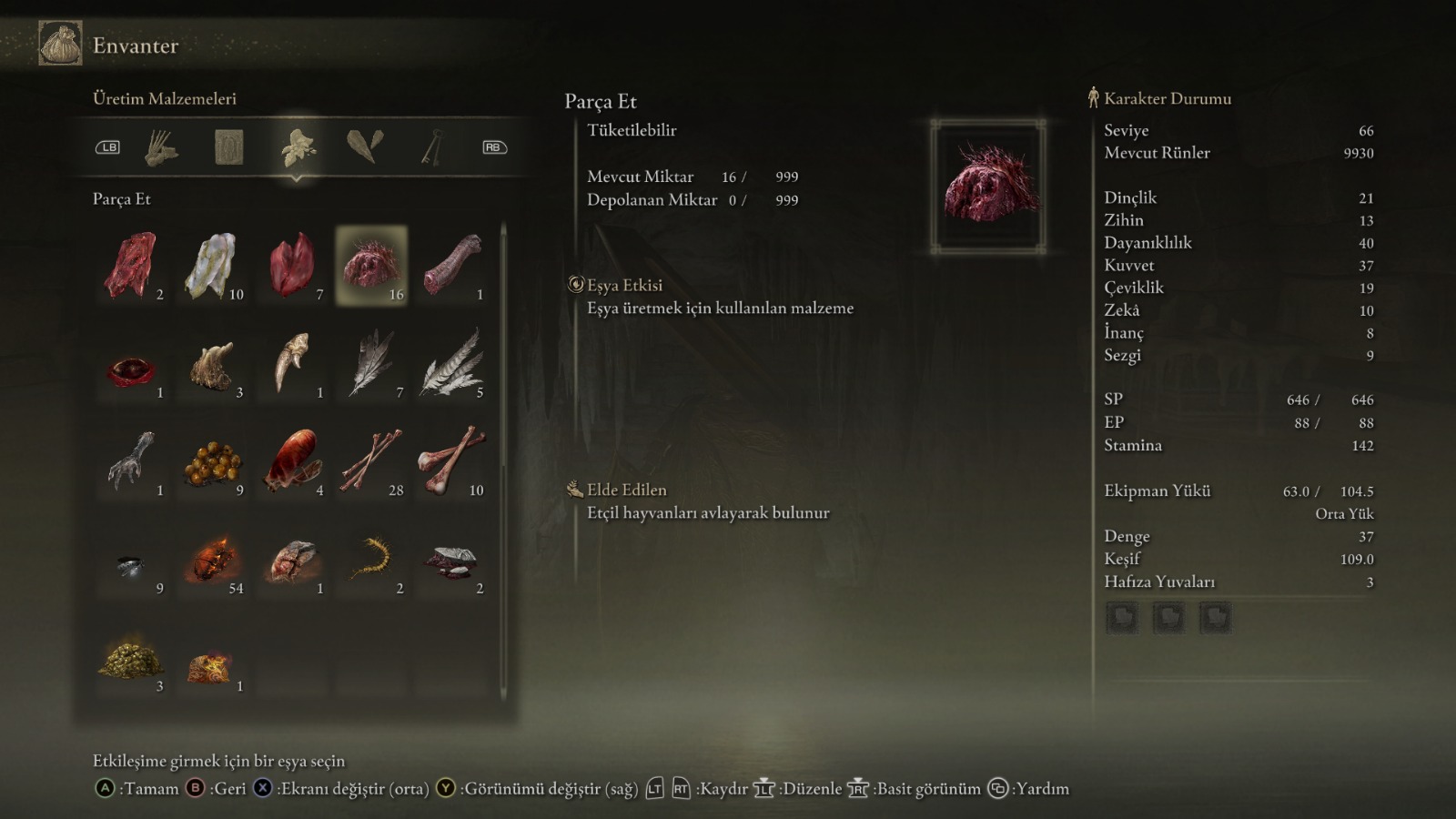Screen dimensions: 1456x819
Task: Choose the thin beast bones stack of 28
Action: [x=371, y=461]
